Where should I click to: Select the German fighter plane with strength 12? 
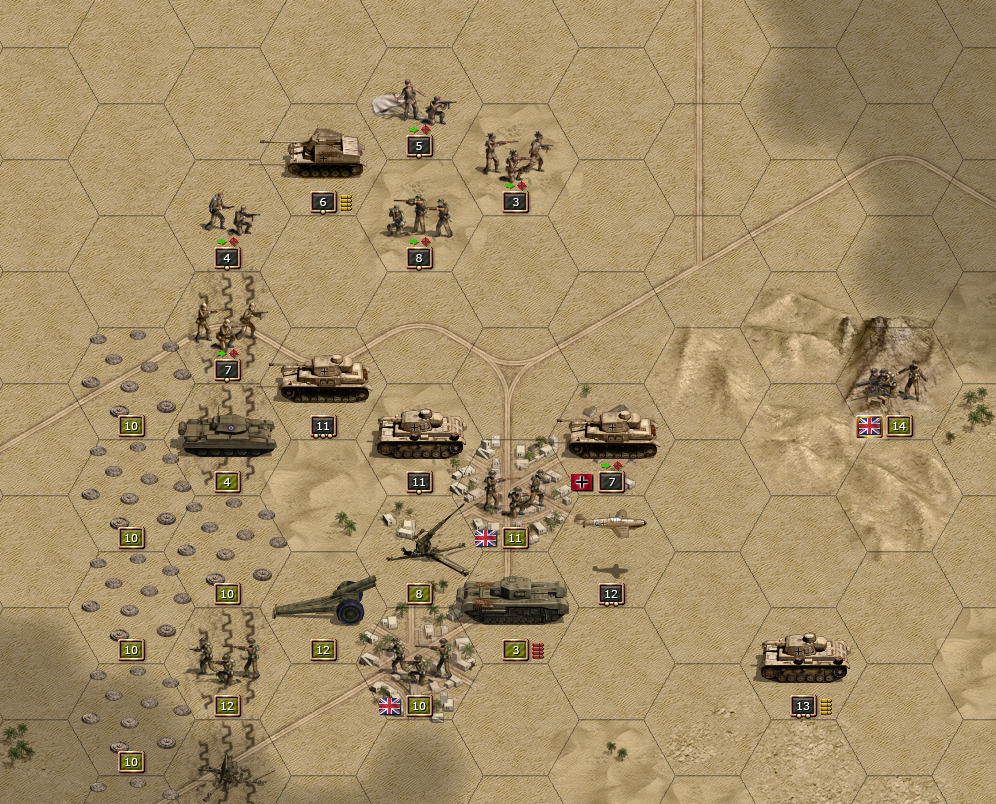click(x=611, y=523)
